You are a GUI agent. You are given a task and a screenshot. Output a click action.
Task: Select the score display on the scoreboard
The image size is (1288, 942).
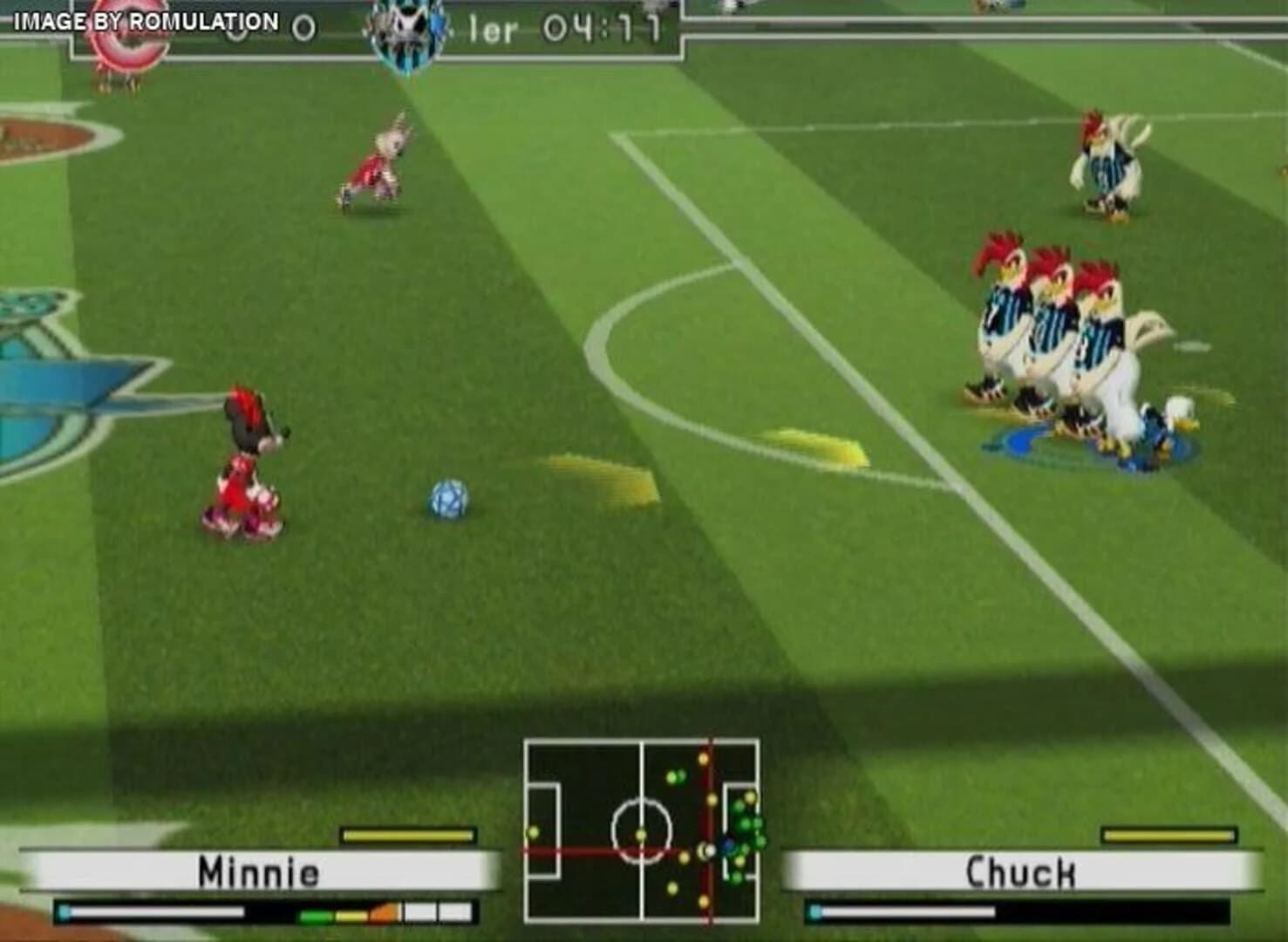tap(301, 26)
